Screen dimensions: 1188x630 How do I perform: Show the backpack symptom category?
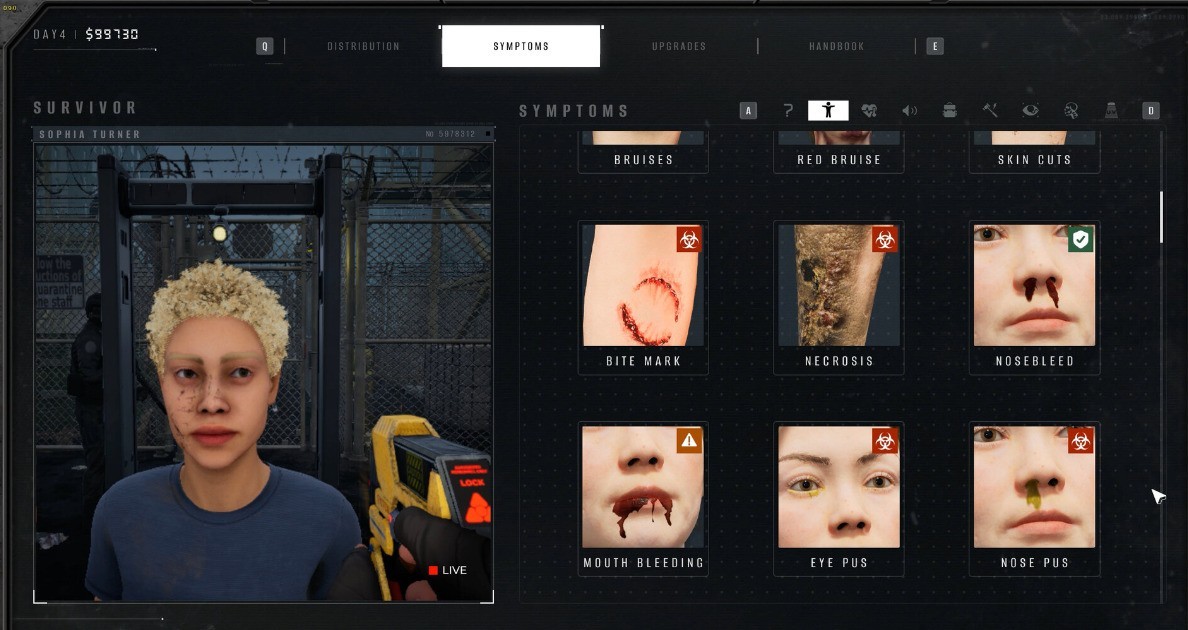[950, 111]
